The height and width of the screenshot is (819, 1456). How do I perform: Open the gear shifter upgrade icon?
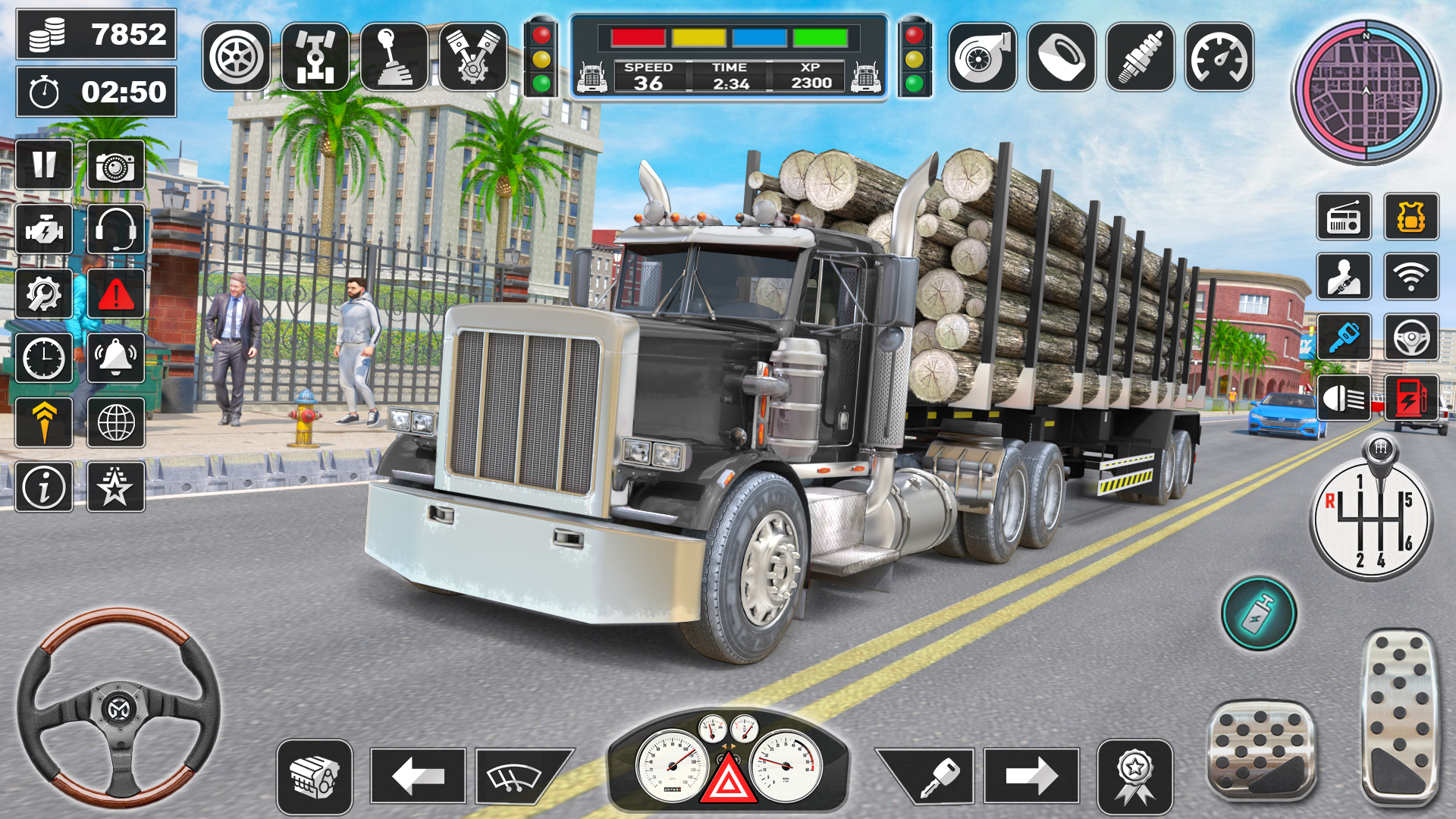pos(395,55)
